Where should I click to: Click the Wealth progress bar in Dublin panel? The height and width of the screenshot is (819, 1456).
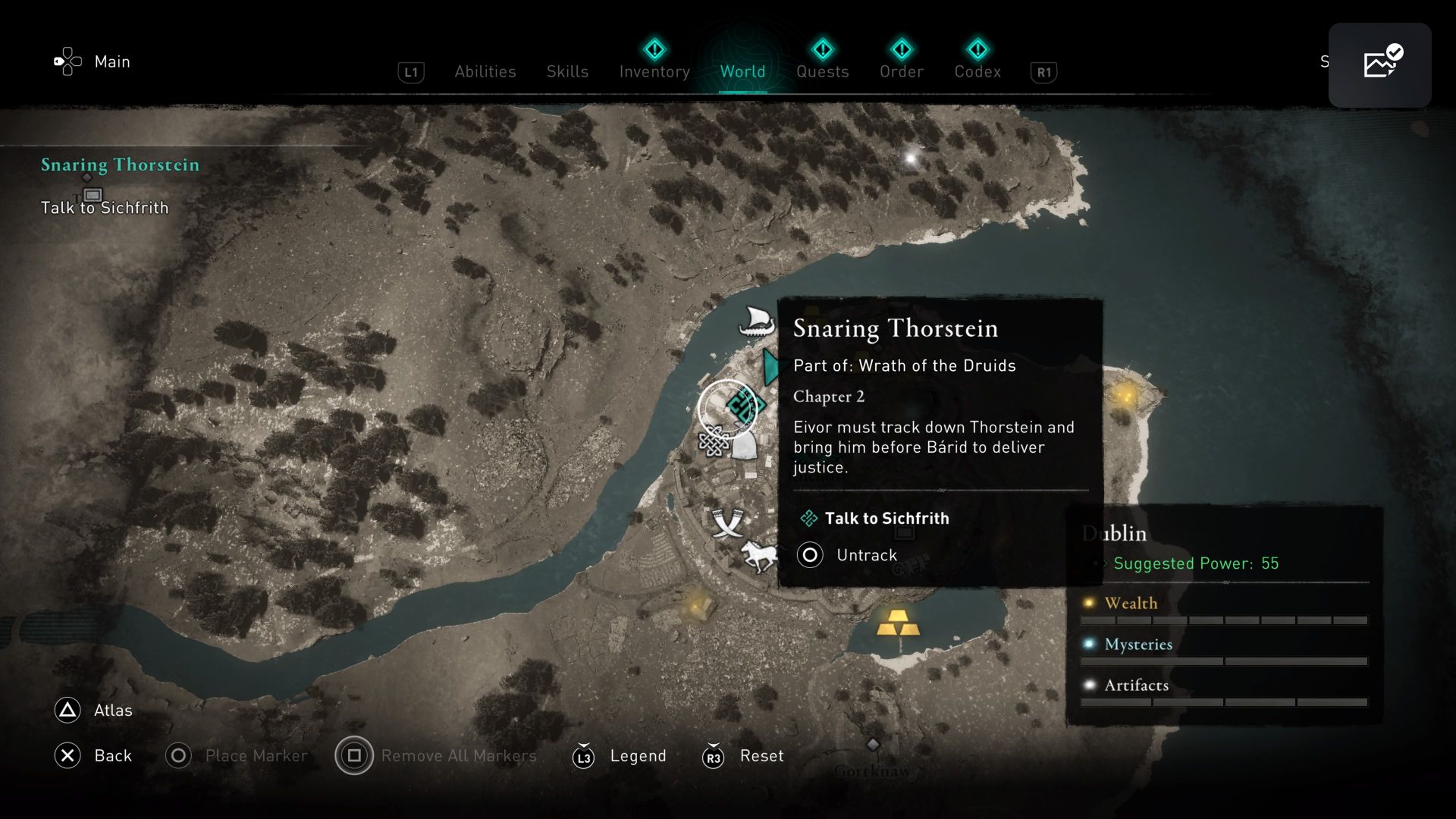point(1224,620)
